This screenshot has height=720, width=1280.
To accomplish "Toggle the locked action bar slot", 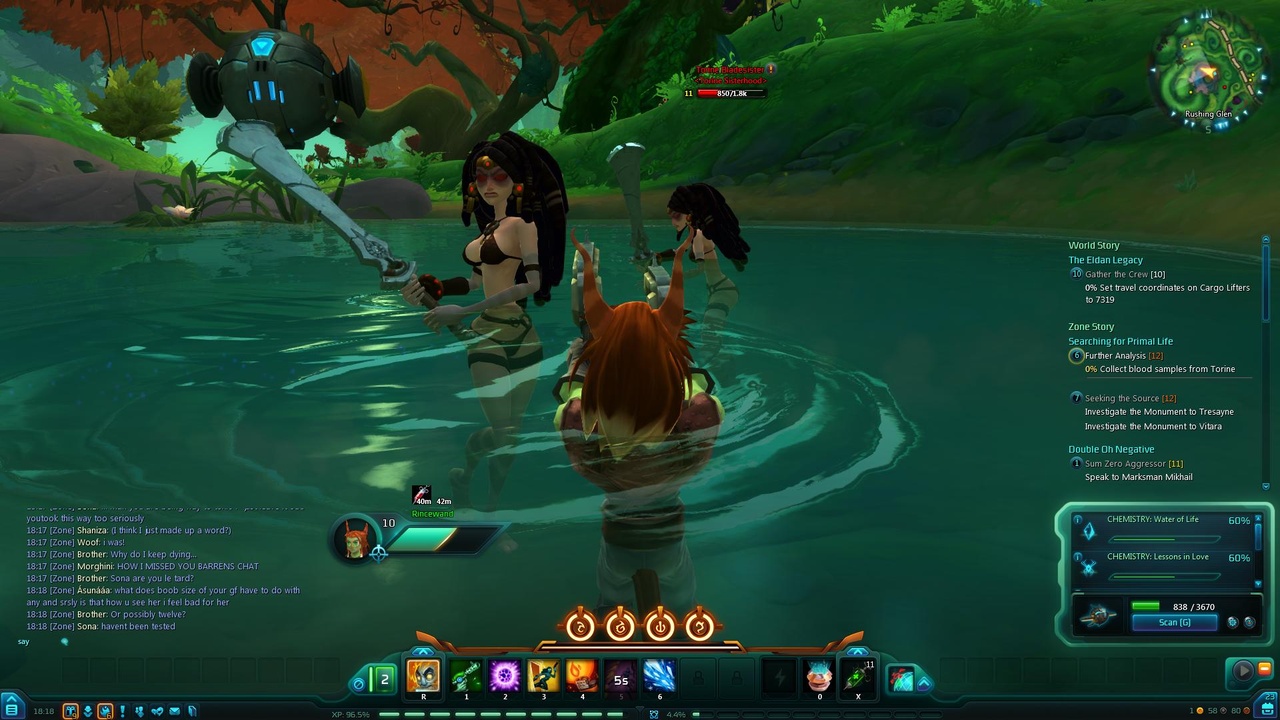I will click(696, 678).
